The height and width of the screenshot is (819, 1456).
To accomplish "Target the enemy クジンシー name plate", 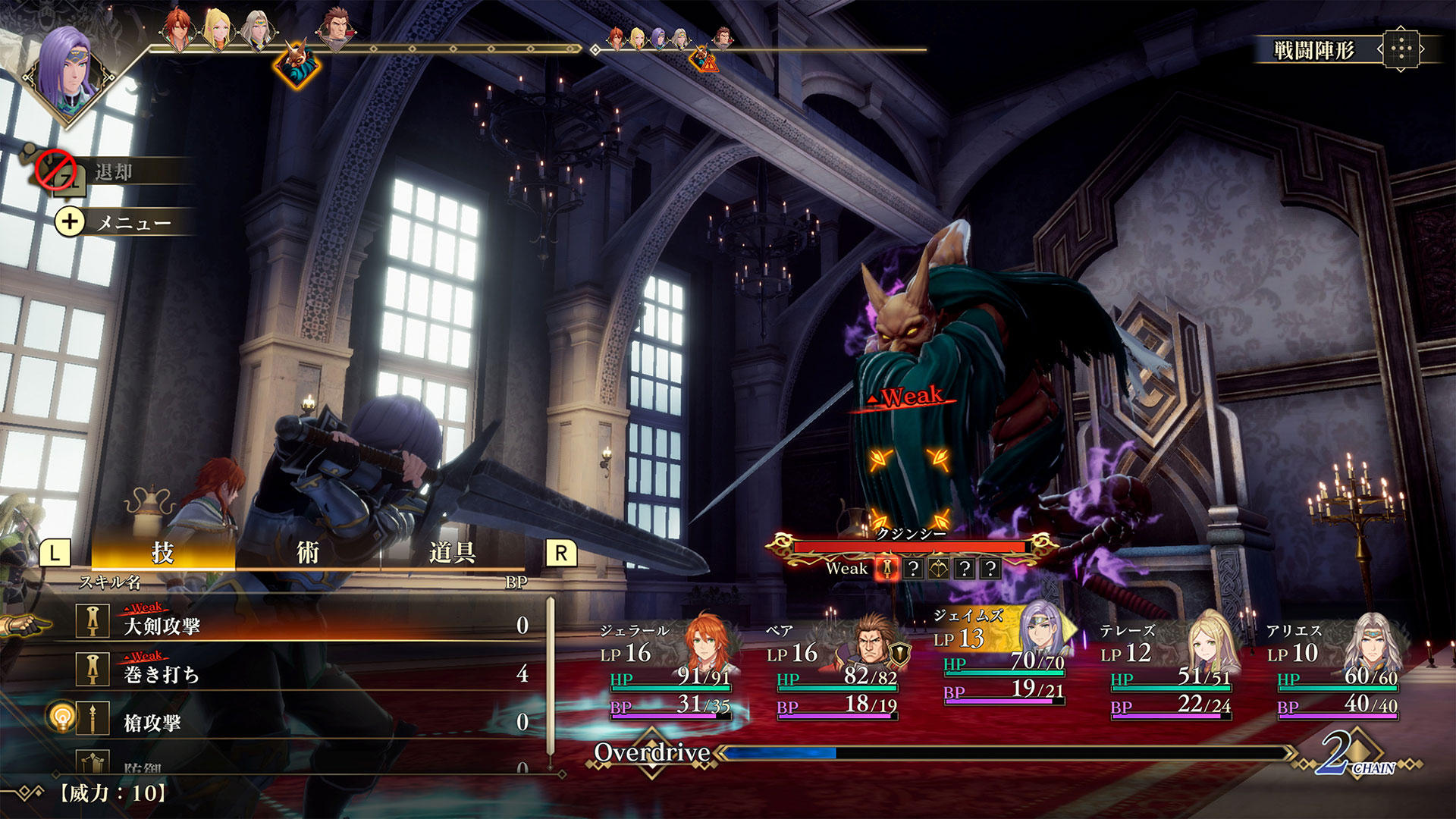I will coord(910,534).
